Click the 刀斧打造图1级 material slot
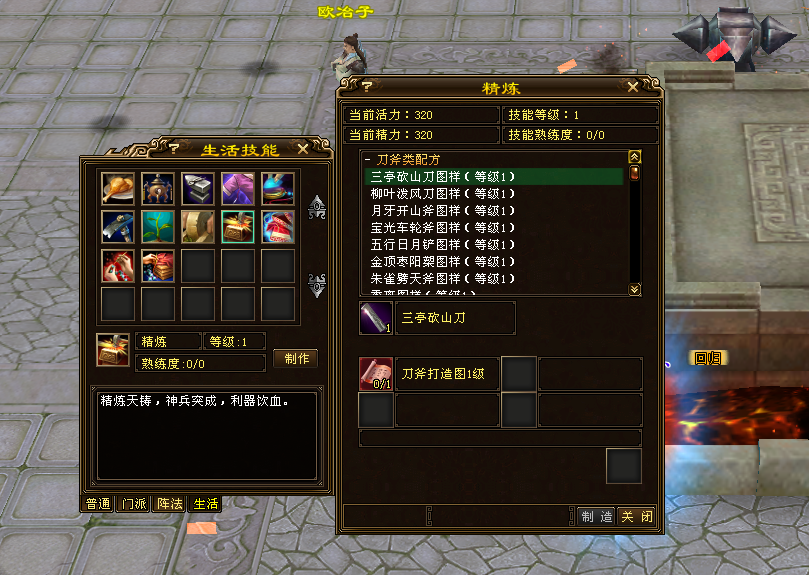Screen dimensions: 809x575 coord(375,374)
